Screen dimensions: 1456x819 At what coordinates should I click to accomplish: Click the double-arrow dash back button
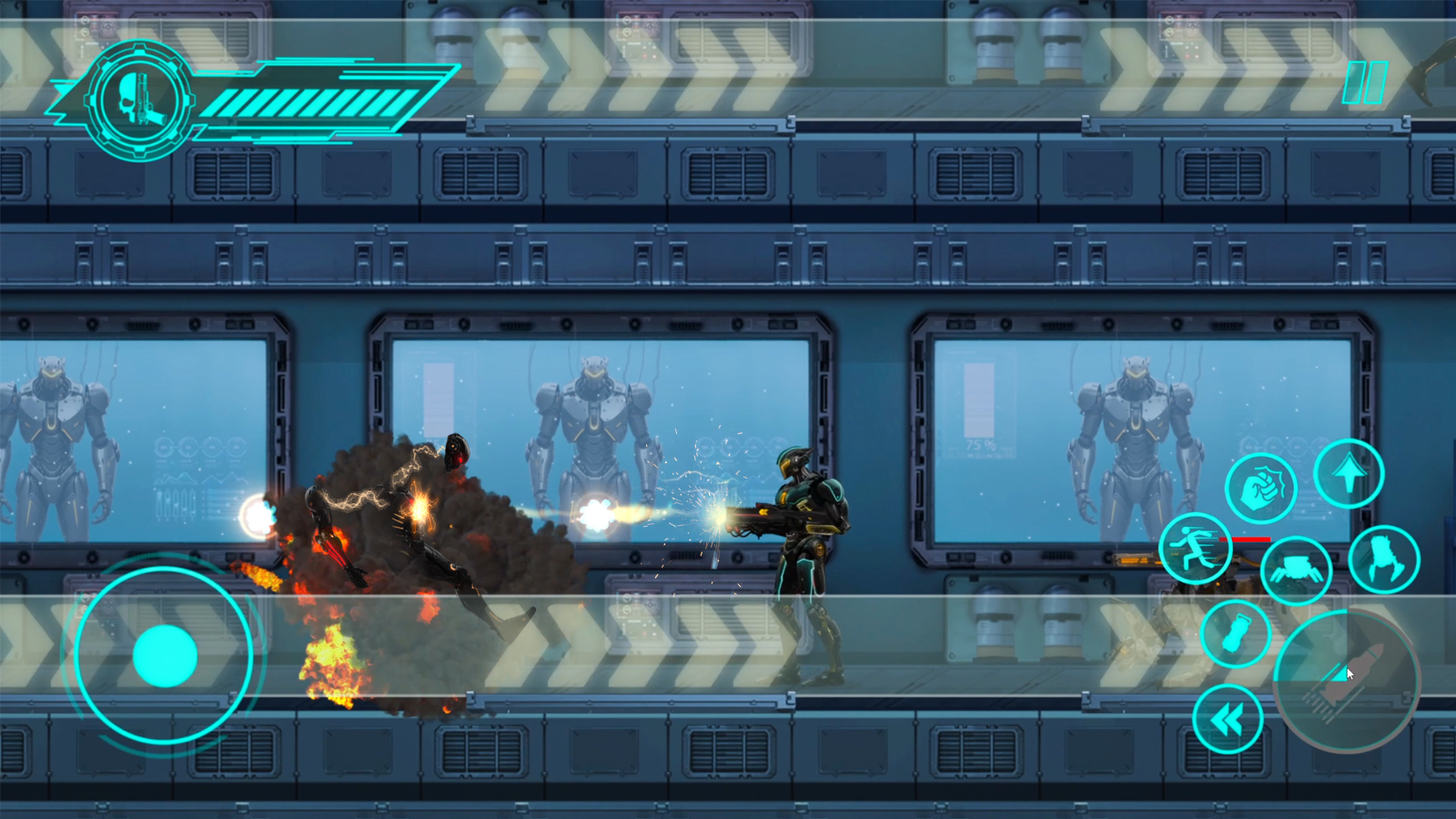[x=1228, y=720]
